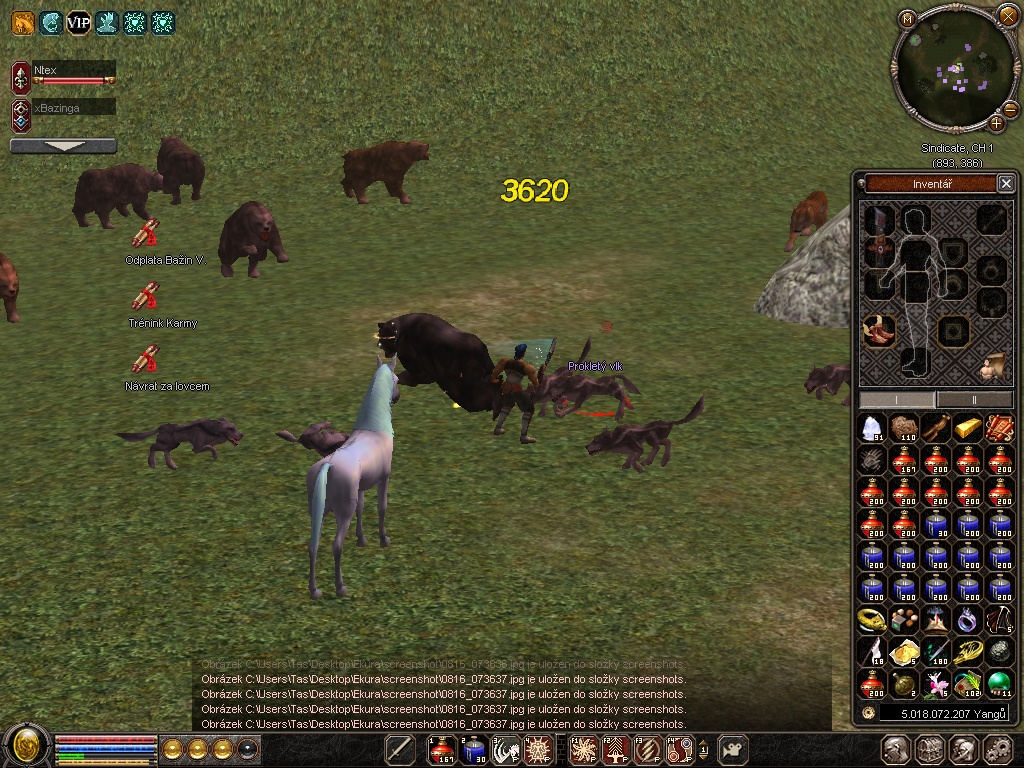This screenshot has height=768, width=1024.
Task: Click the VIP buff icon
Action: click(x=78, y=21)
